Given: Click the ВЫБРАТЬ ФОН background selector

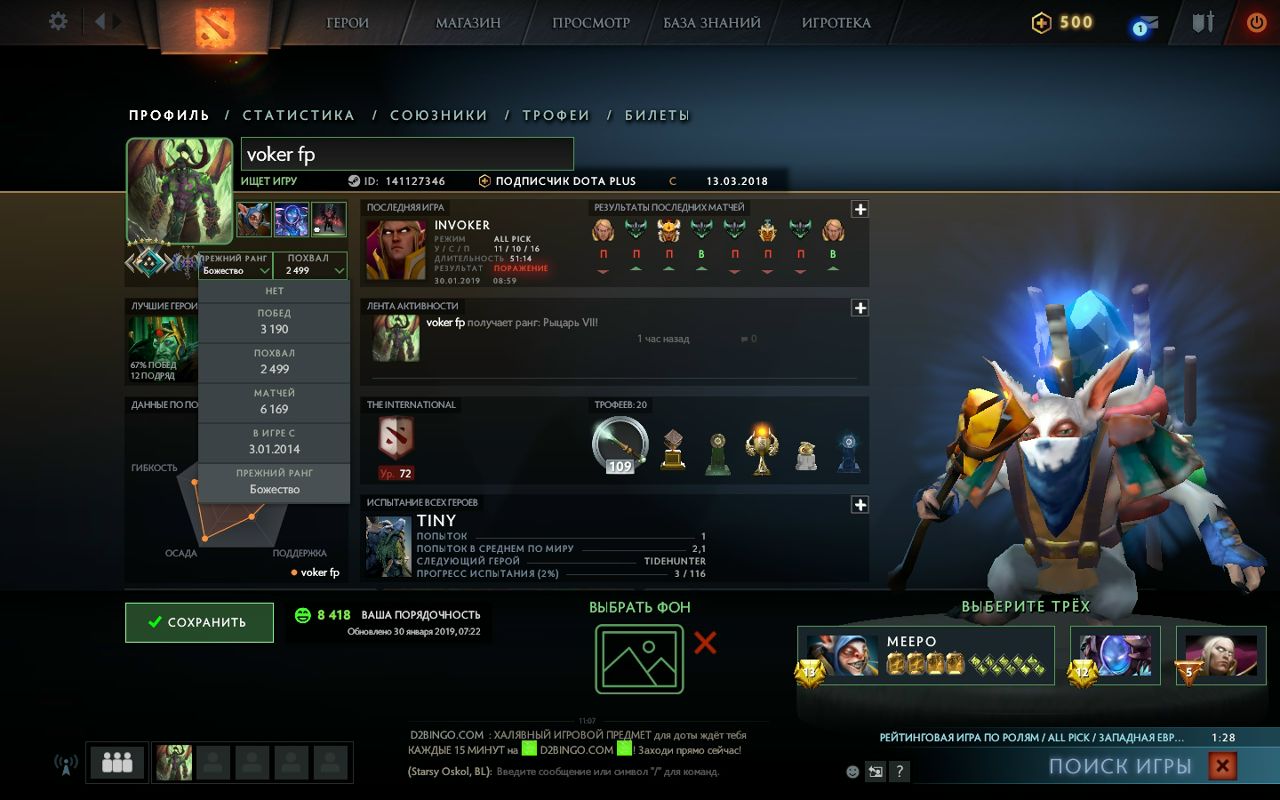Looking at the screenshot, I should (x=638, y=661).
